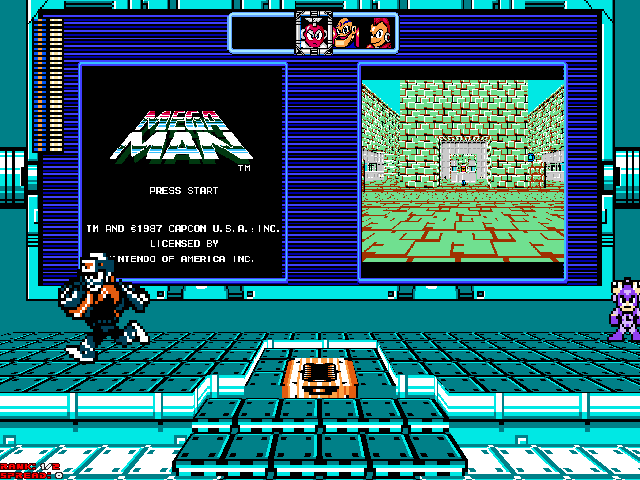The height and width of the screenshot is (480, 640).
Task: Pick the red-mohawk Bomb Man portrait
Action: [x=378, y=32]
